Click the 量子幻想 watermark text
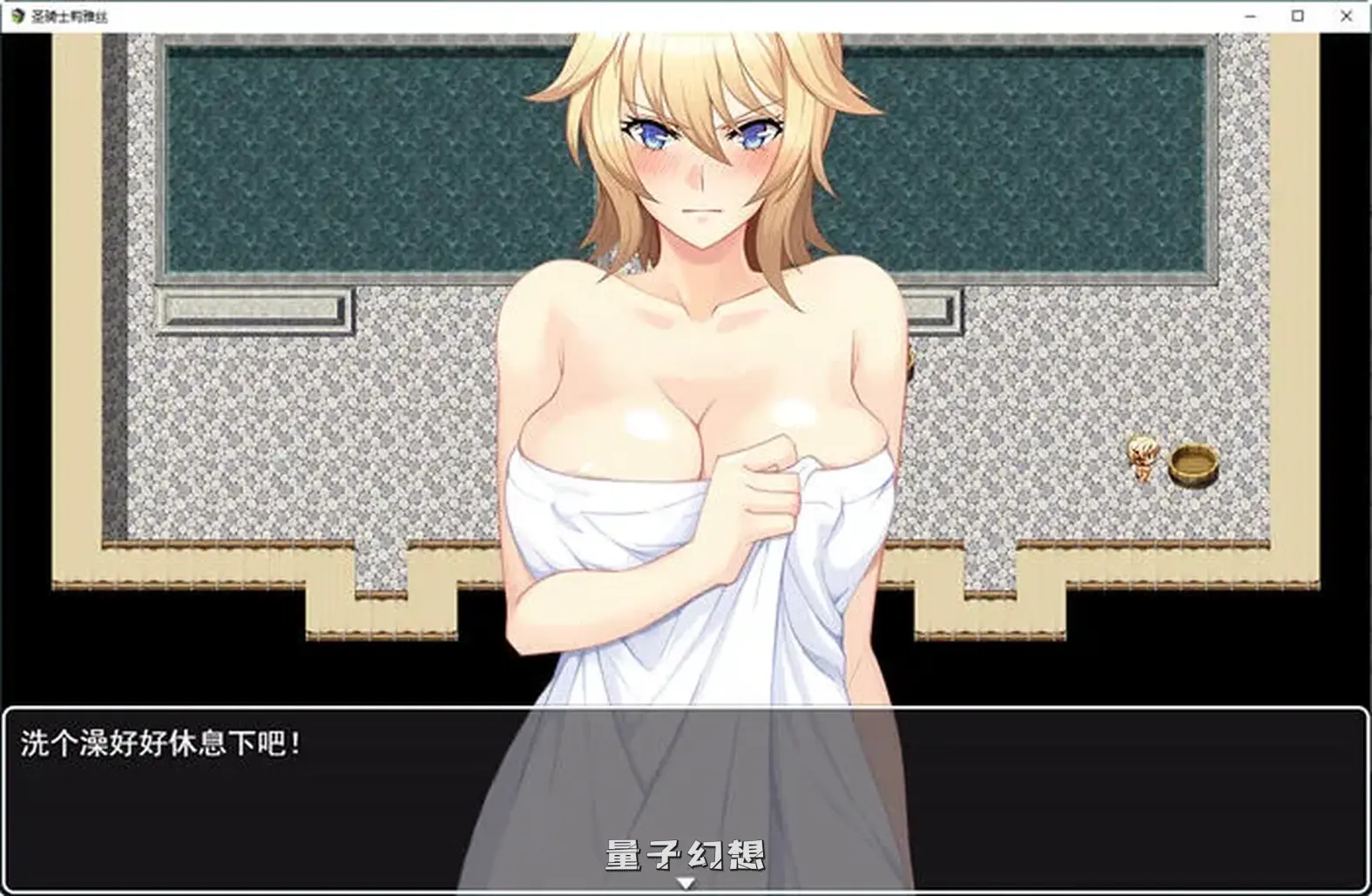Image resolution: width=1372 pixels, height=896 pixels. tap(685, 857)
